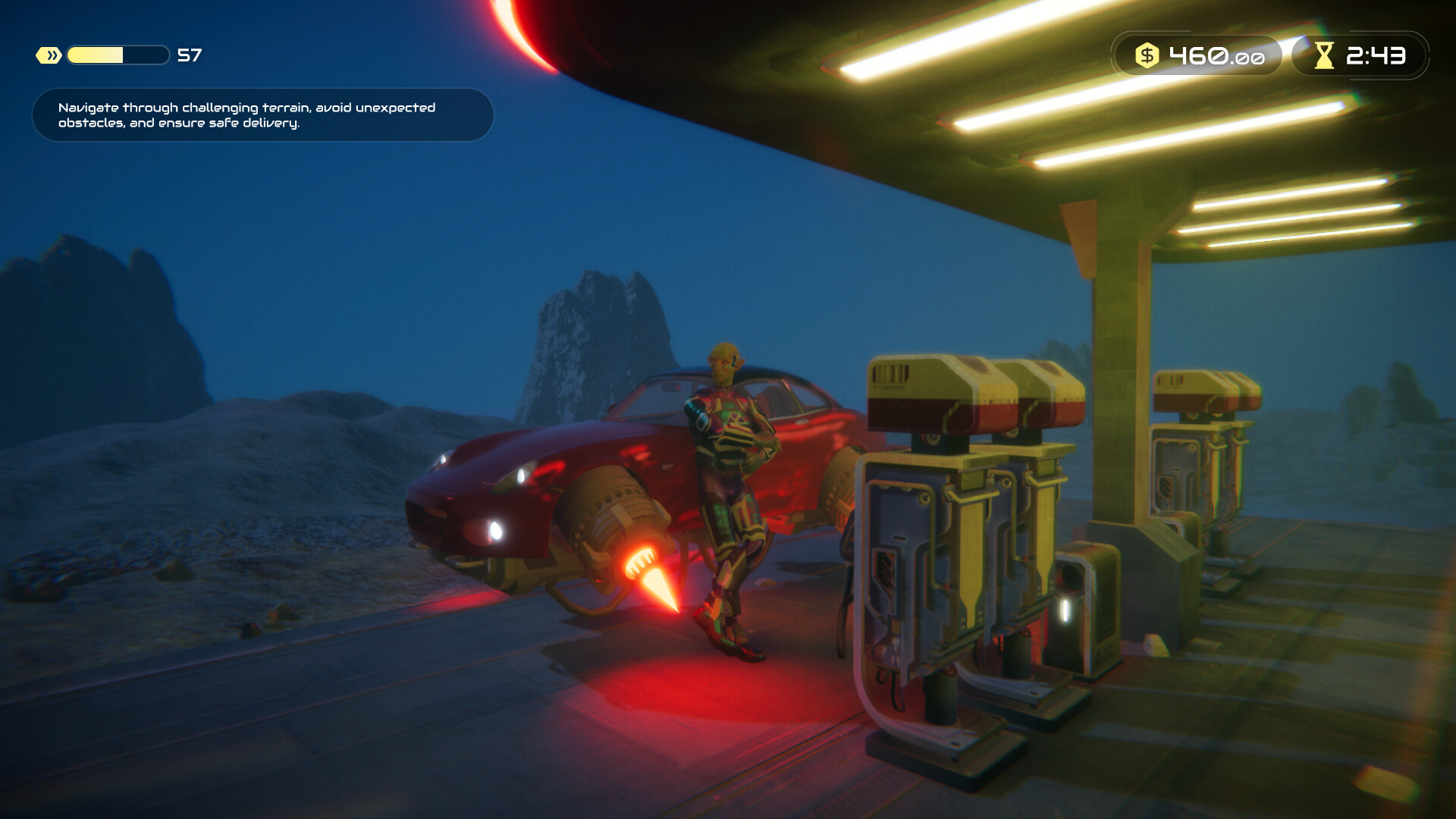Click the yellow hourglass timer icon

click(x=1323, y=55)
